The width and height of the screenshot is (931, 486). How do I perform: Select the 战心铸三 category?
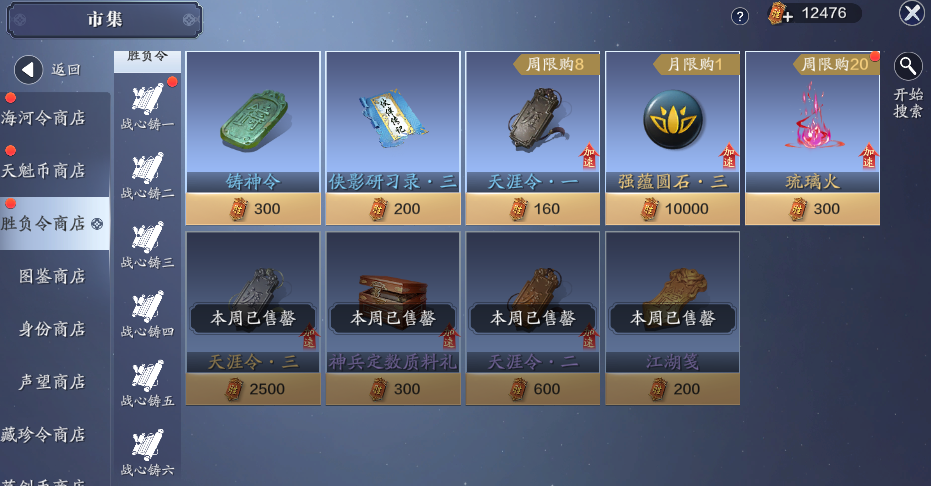[x=147, y=245]
